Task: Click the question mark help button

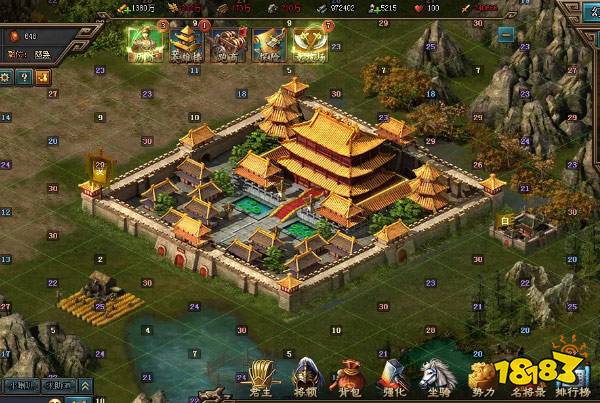Action: click(25, 76)
